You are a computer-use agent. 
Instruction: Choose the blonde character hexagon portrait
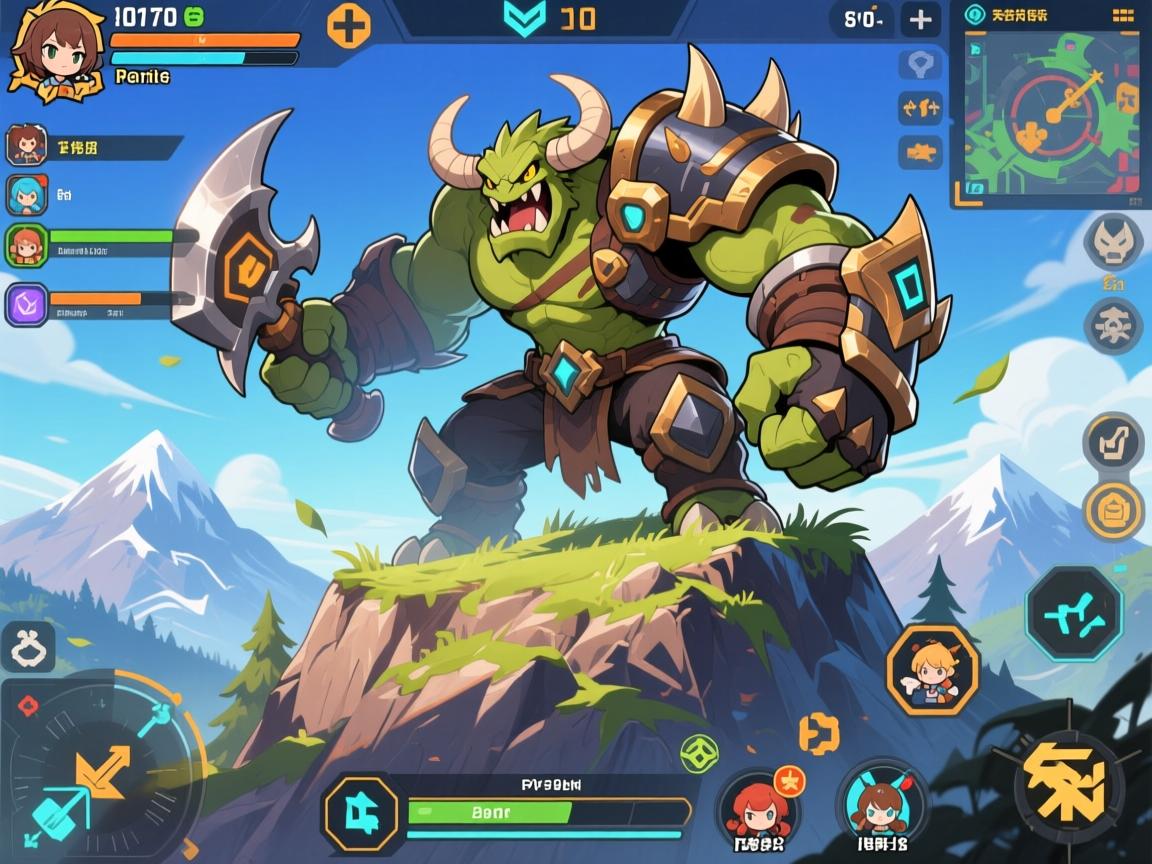pyautogui.click(x=932, y=669)
